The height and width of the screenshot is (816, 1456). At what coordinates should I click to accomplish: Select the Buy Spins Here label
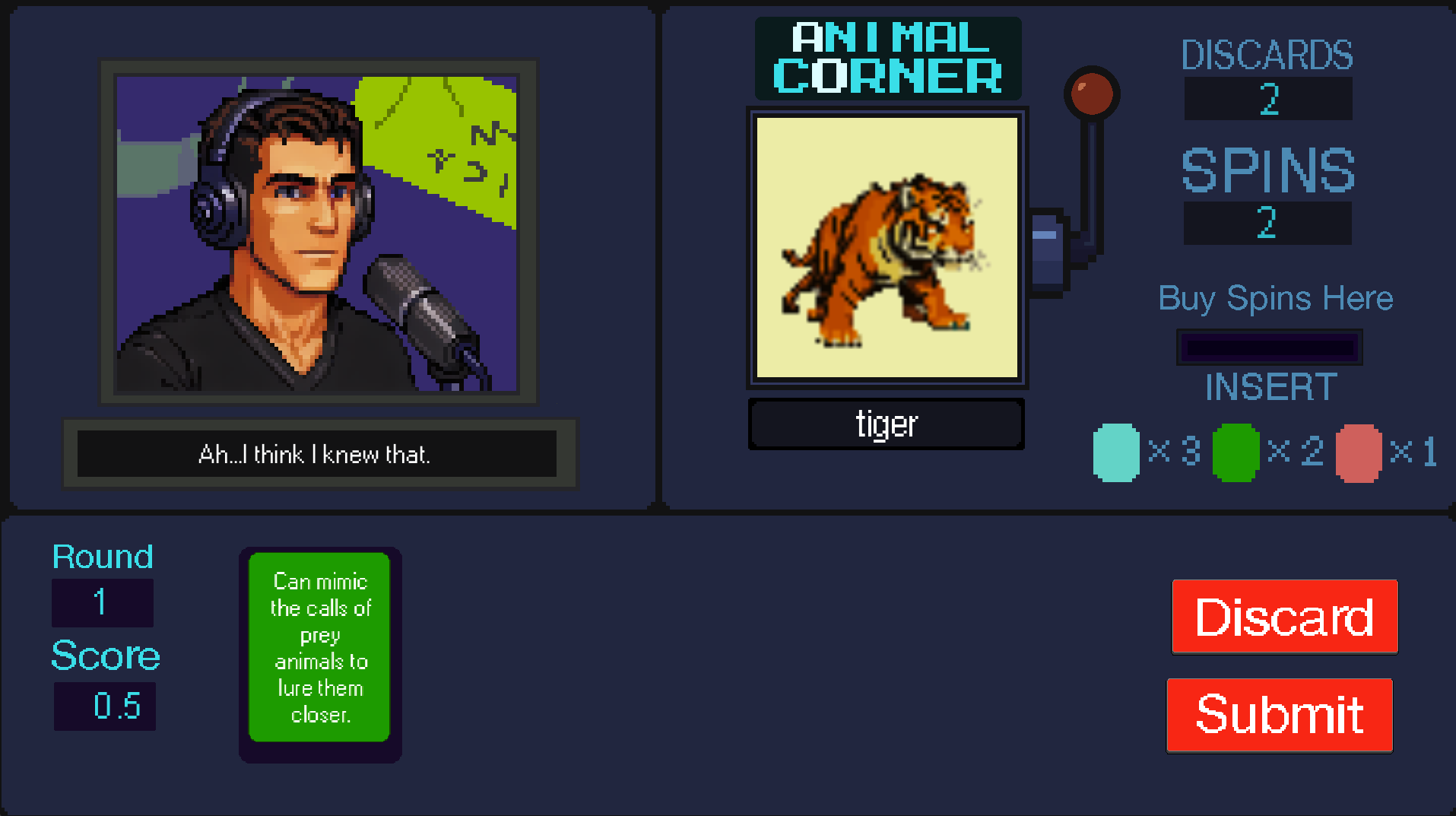1275,298
